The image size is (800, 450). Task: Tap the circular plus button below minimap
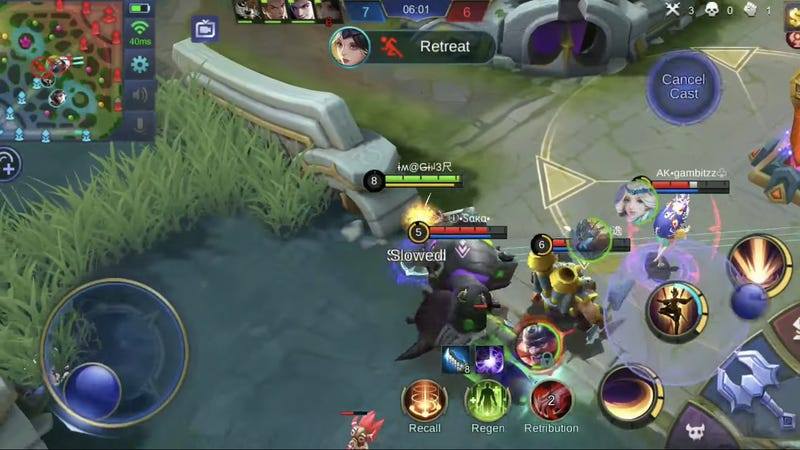[8, 164]
